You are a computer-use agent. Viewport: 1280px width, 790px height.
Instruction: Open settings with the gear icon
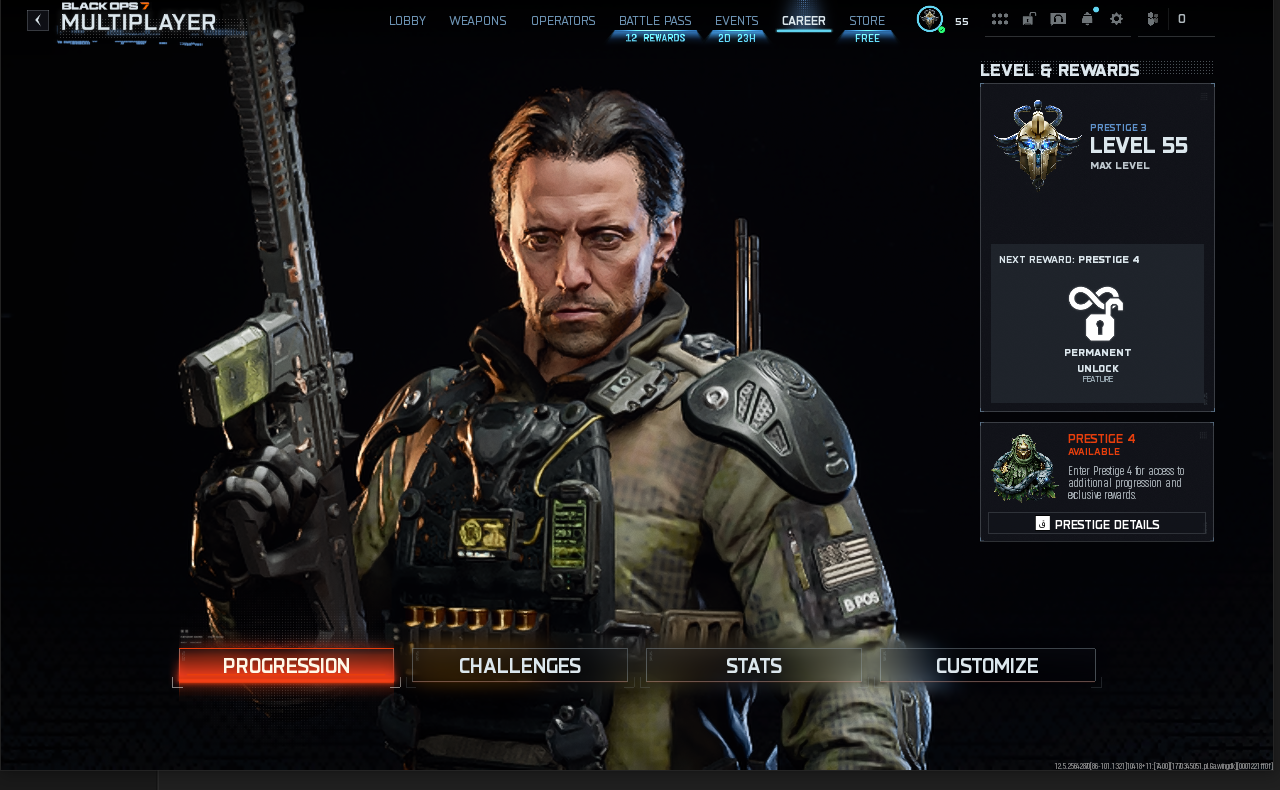click(x=1117, y=19)
